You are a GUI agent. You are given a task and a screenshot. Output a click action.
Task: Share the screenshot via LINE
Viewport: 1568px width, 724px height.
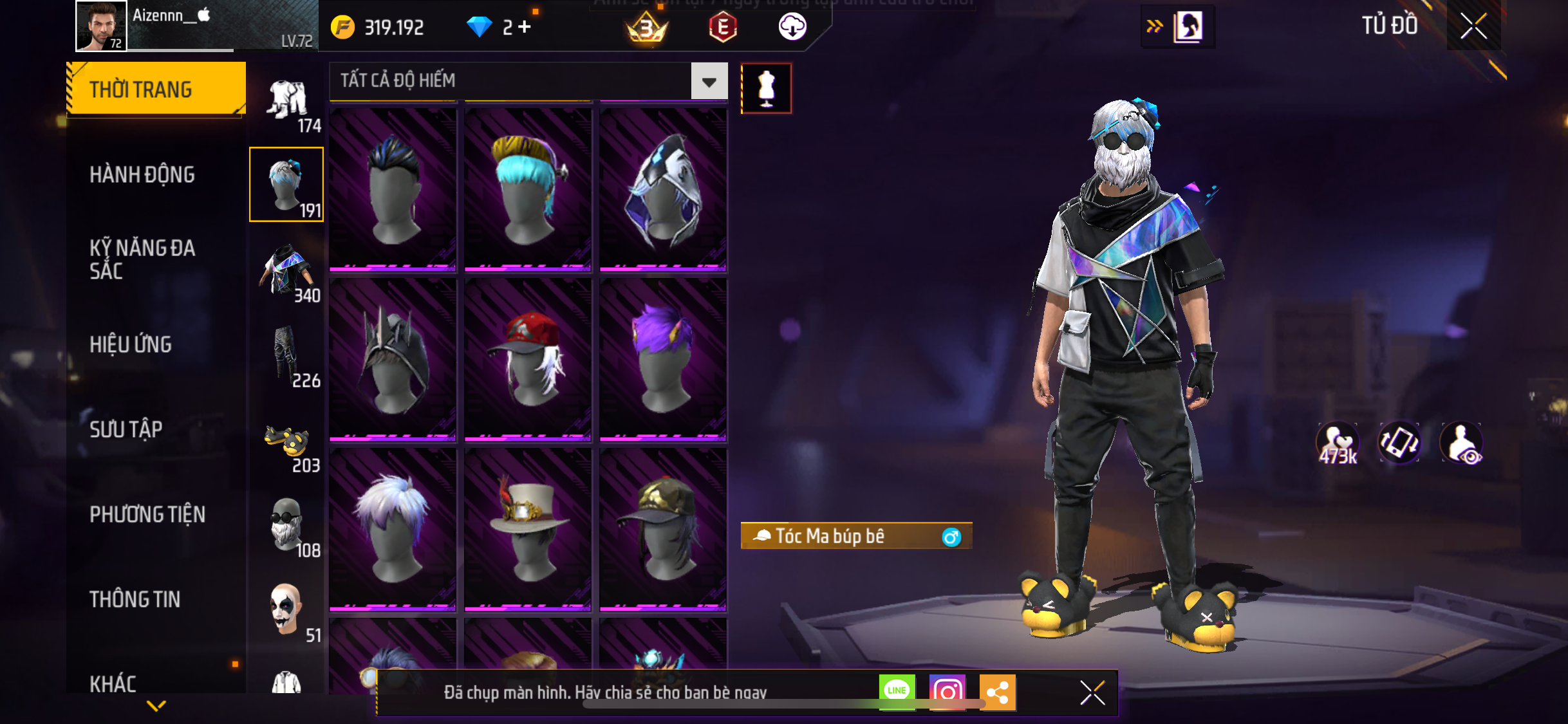[x=897, y=692]
